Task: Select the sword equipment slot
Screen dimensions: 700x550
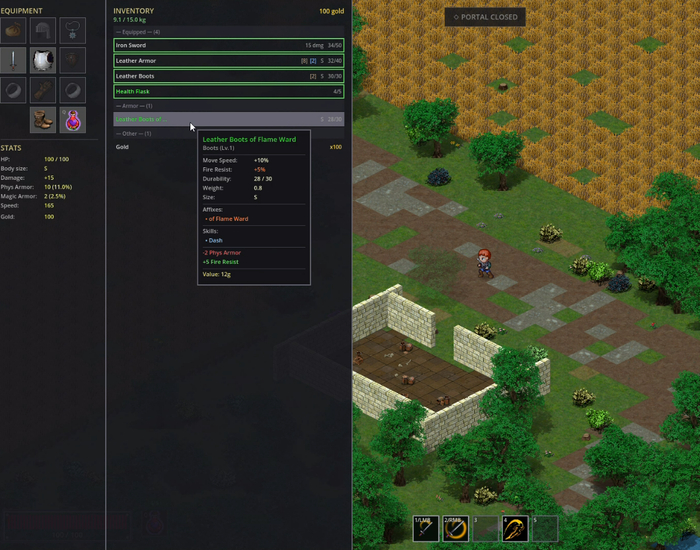Action: click(x=13, y=61)
